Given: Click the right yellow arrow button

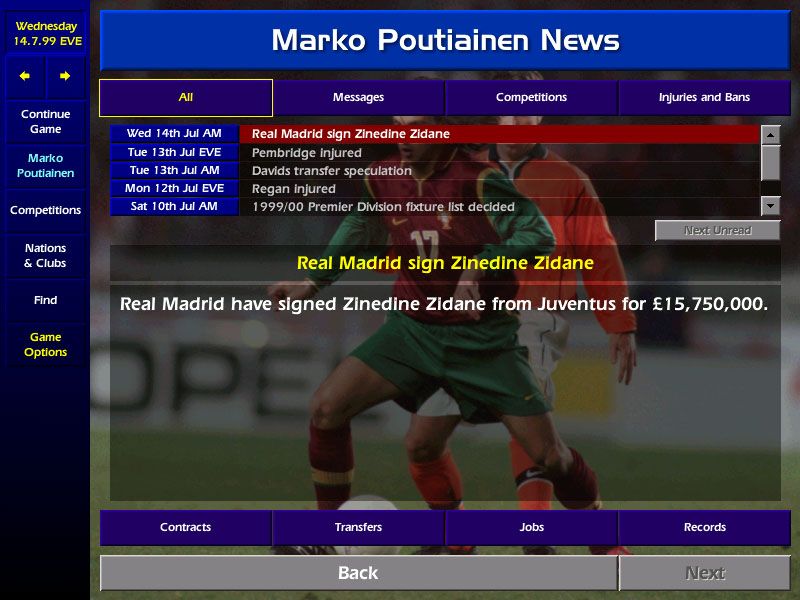Looking at the screenshot, I should [x=65, y=76].
